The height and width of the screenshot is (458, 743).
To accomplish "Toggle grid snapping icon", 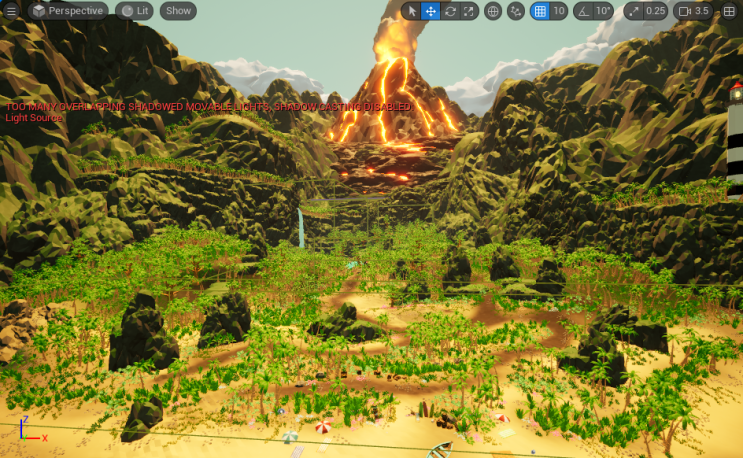I will coord(540,11).
